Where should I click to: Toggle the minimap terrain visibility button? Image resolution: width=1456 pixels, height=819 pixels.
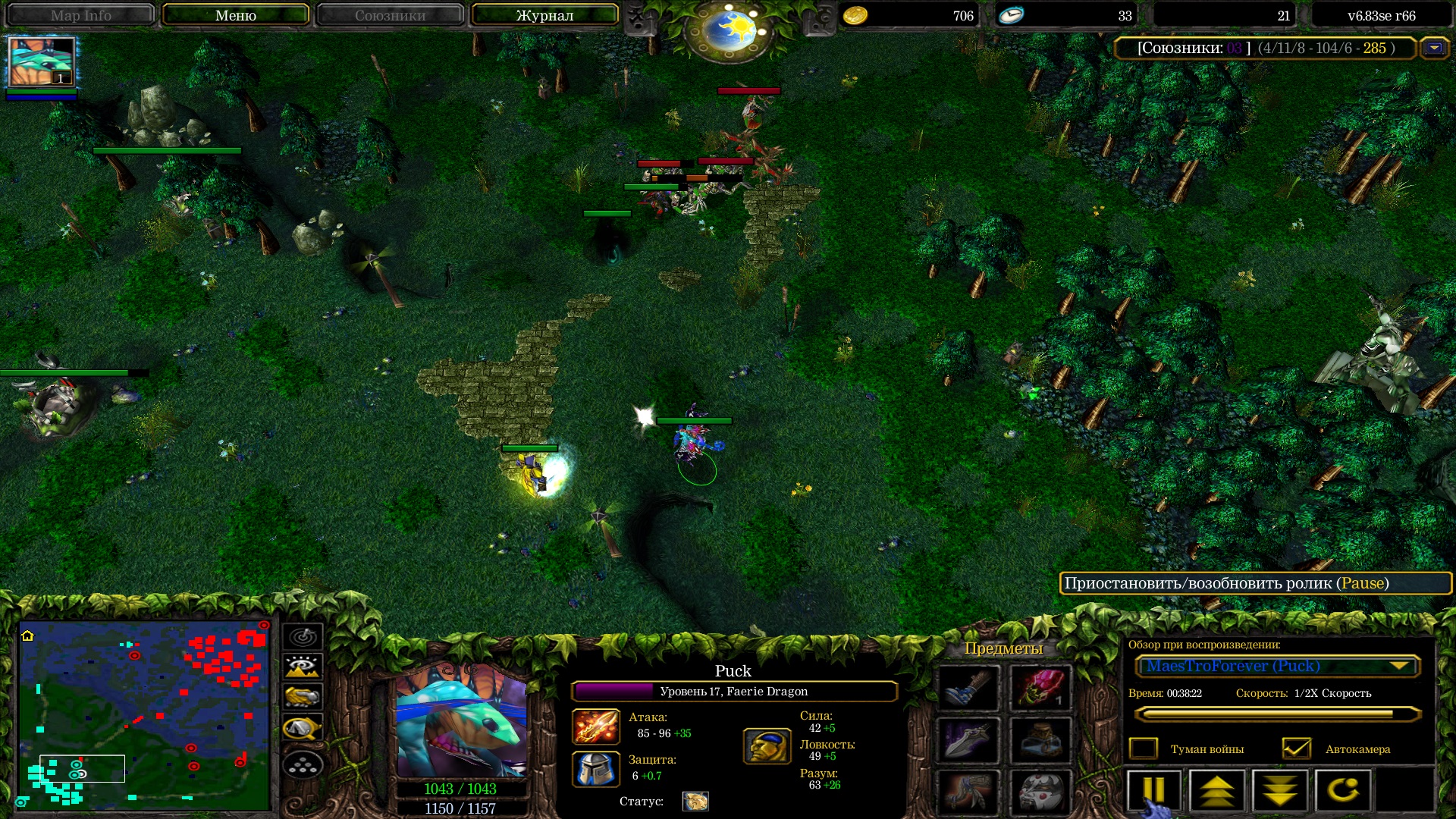(303, 667)
